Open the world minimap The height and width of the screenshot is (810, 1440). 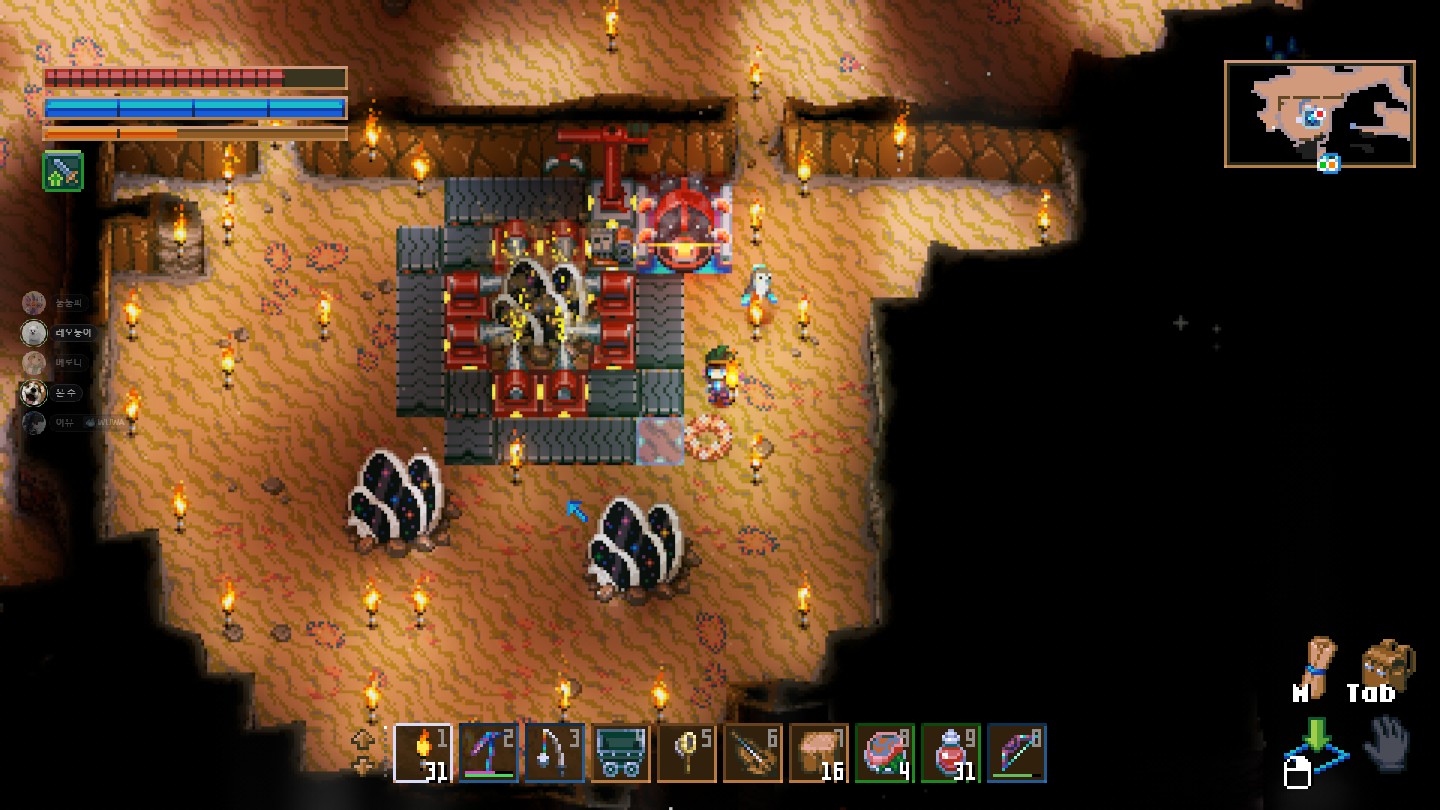coord(1319,114)
